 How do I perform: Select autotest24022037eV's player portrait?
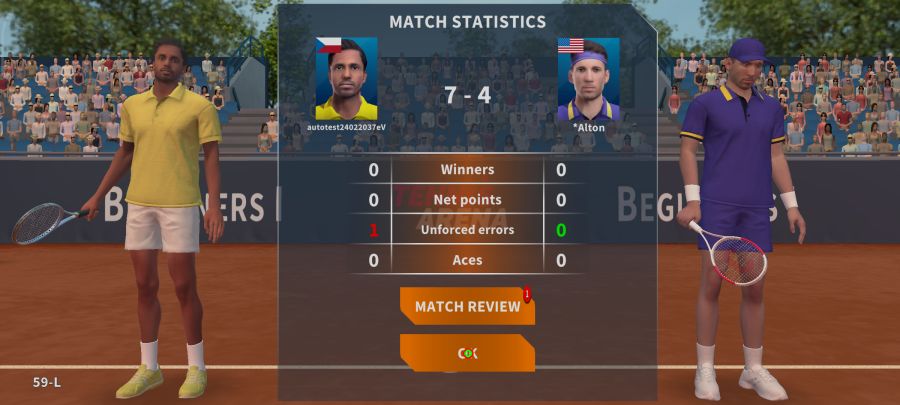tap(346, 80)
